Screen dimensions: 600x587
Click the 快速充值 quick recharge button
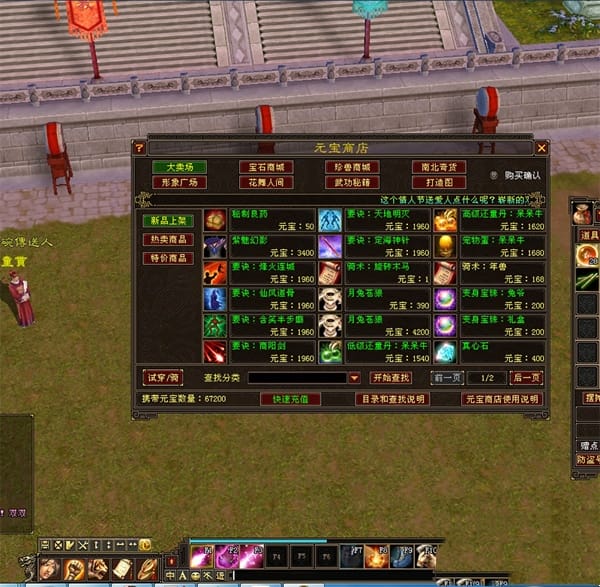point(290,399)
